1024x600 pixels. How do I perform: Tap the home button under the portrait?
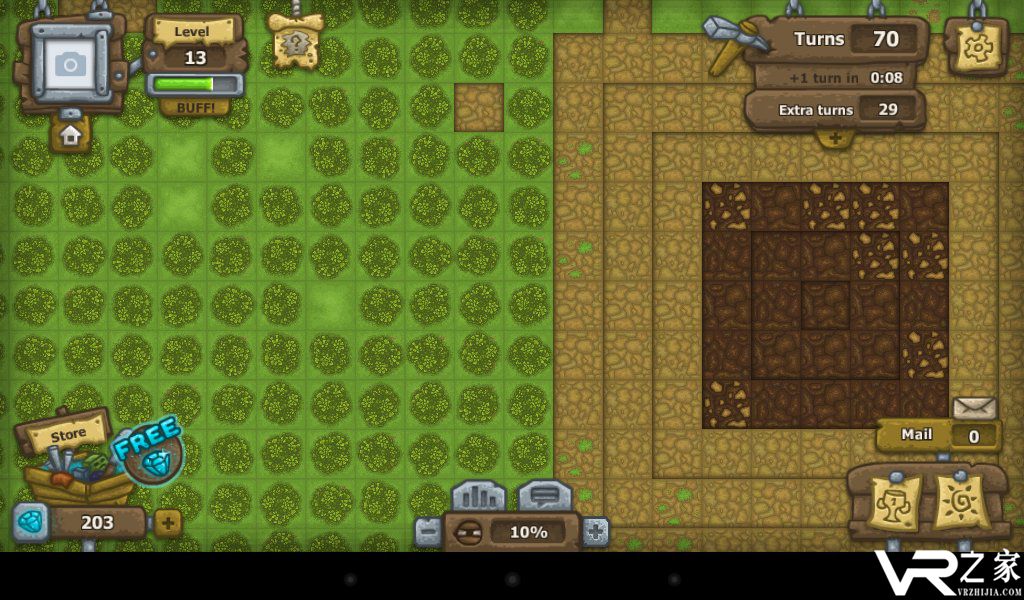70,135
